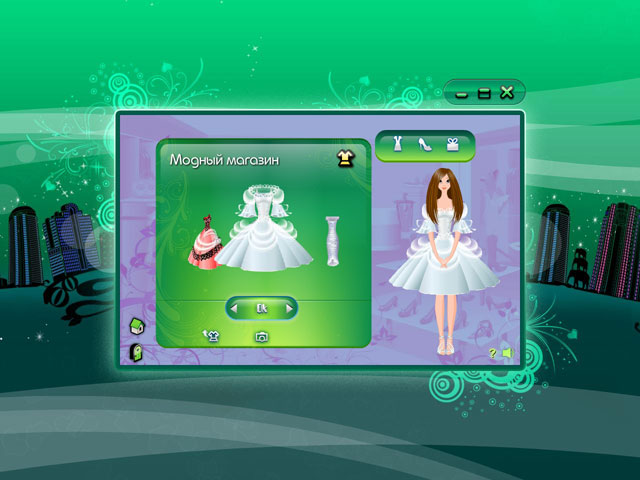Take a snapshot with the camera icon
The image size is (640, 480).
point(261,337)
